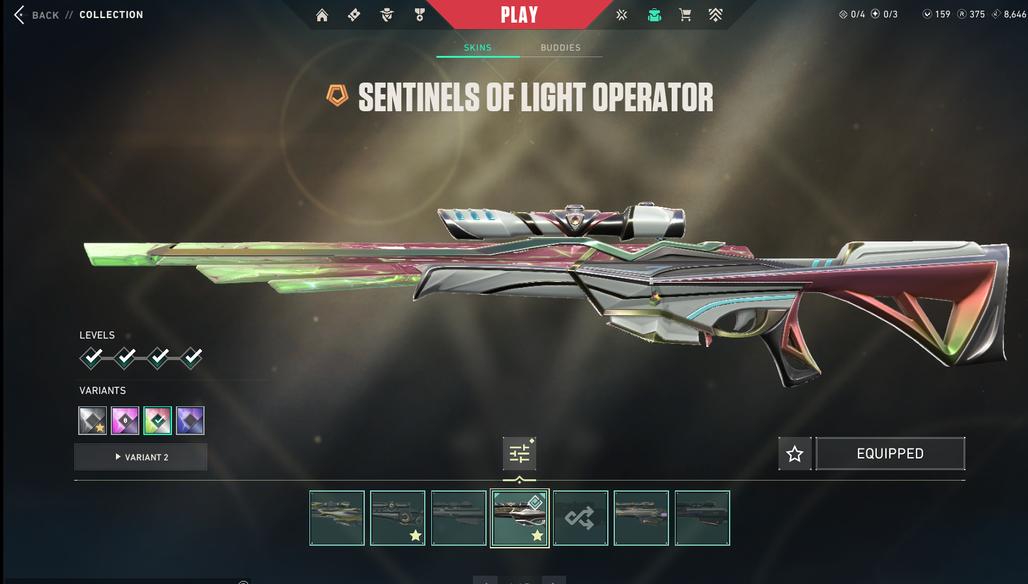This screenshot has width=1028, height=584.
Task: Switch to the Skins tab
Action: [x=478, y=48]
